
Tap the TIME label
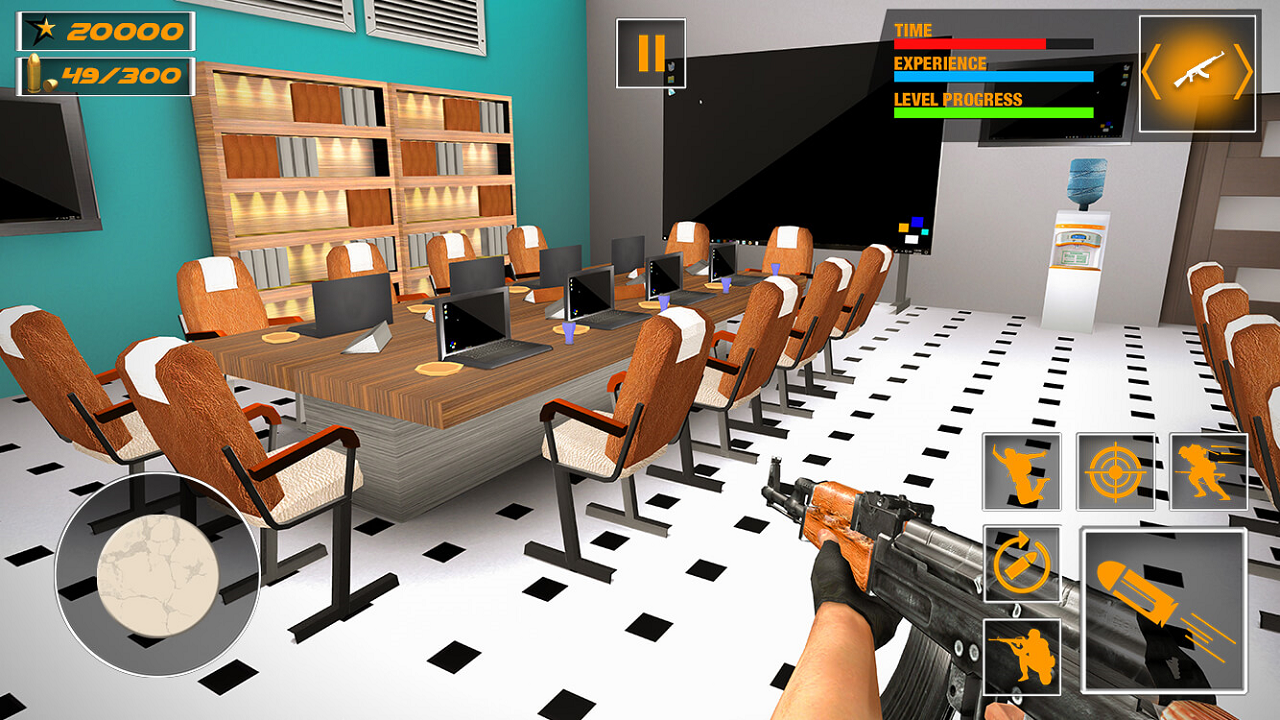(911, 29)
